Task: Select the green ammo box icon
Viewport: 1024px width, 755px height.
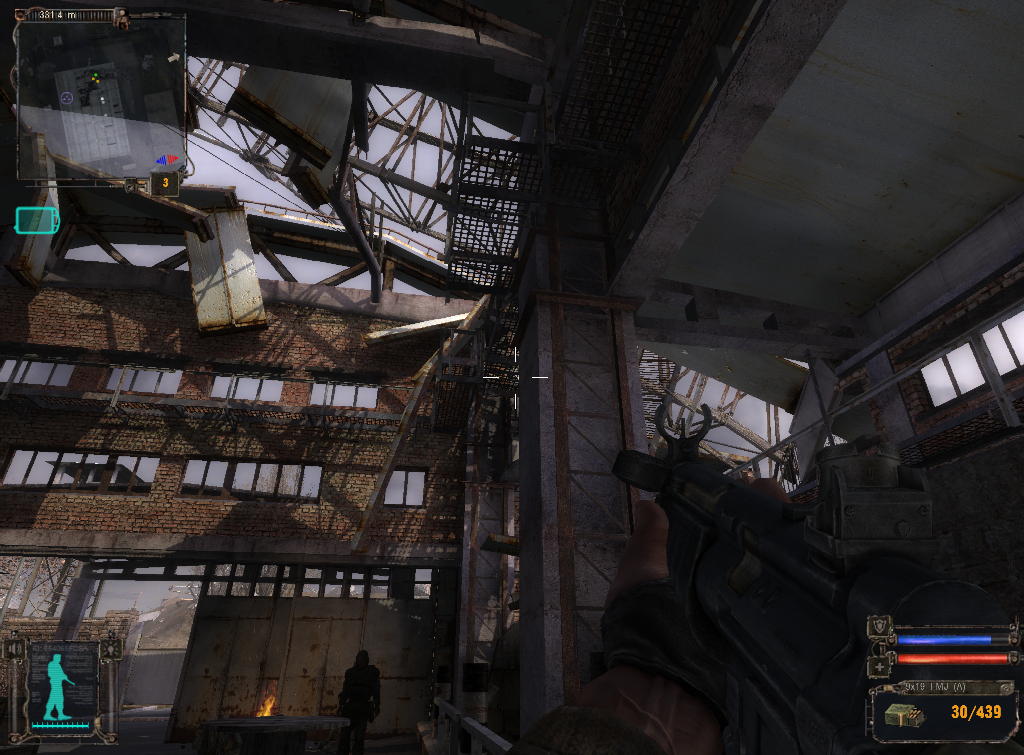Action: [x=899, y=712]
